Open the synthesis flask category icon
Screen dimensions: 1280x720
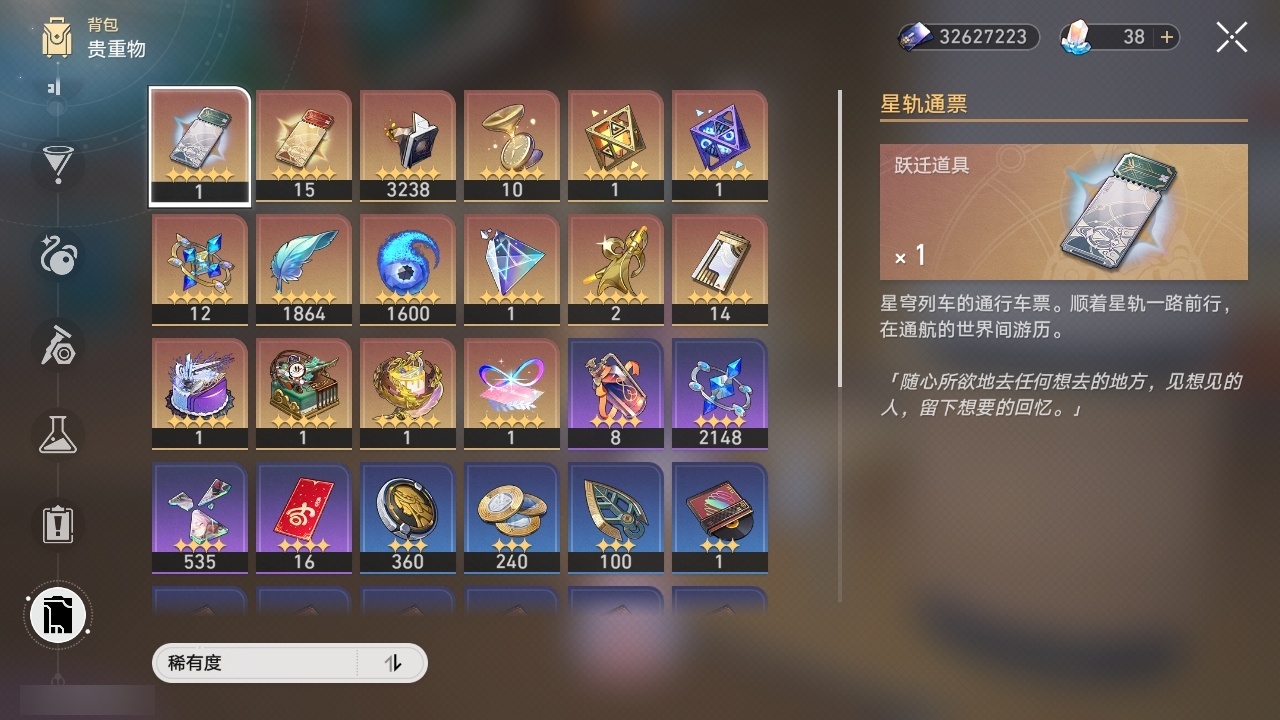[x=57, y=435]
